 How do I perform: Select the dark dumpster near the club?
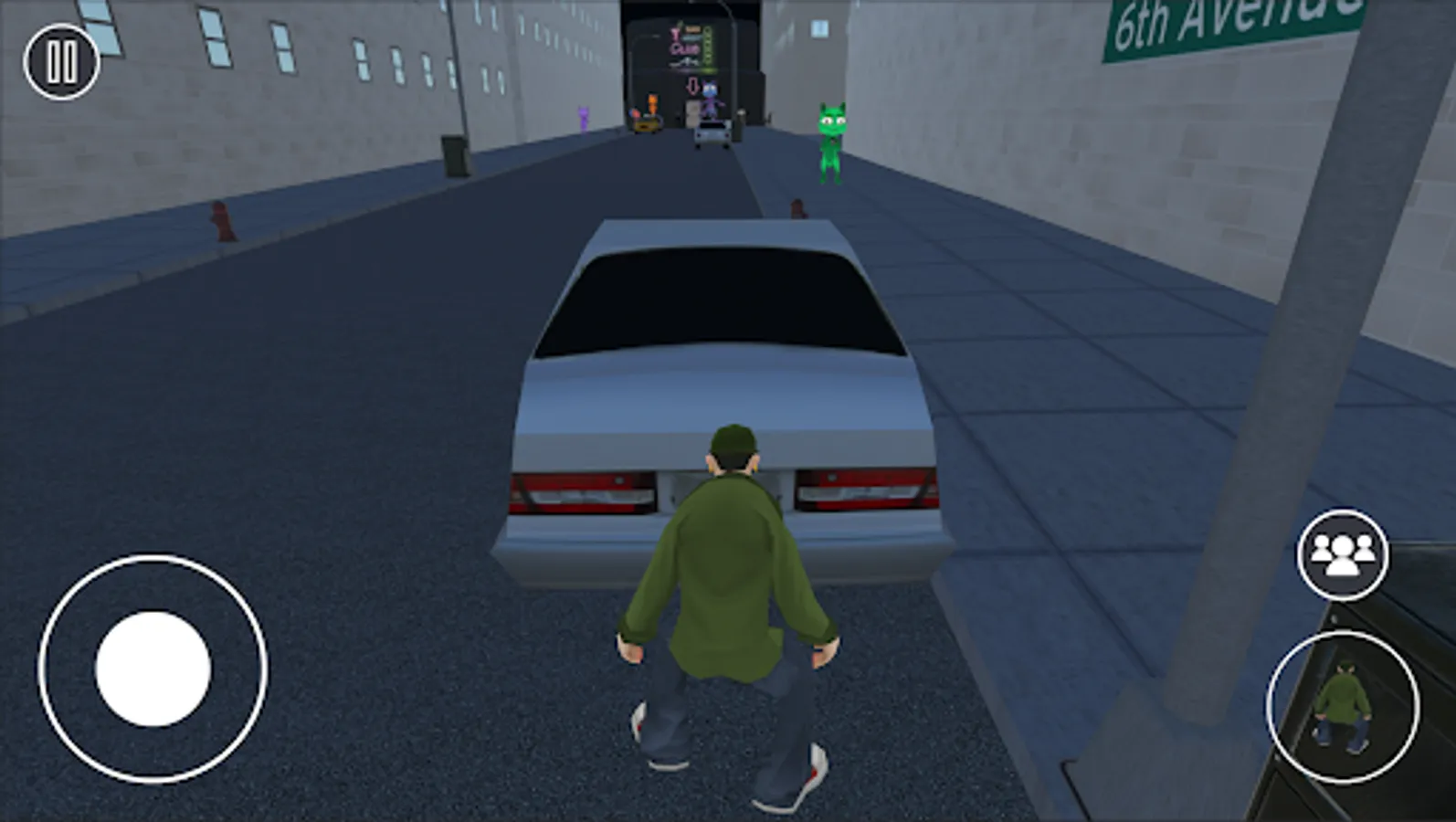click(738, 126)
